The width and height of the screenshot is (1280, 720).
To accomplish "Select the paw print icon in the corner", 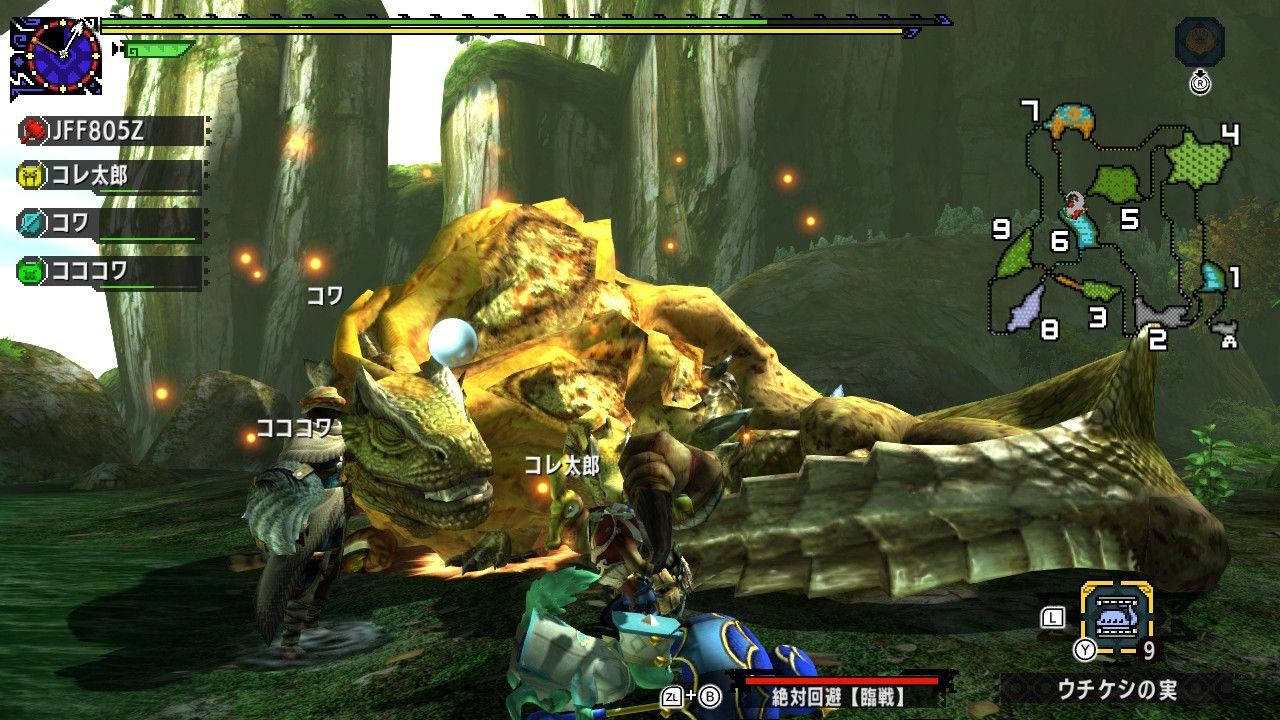I will (x=1200, y=42).
